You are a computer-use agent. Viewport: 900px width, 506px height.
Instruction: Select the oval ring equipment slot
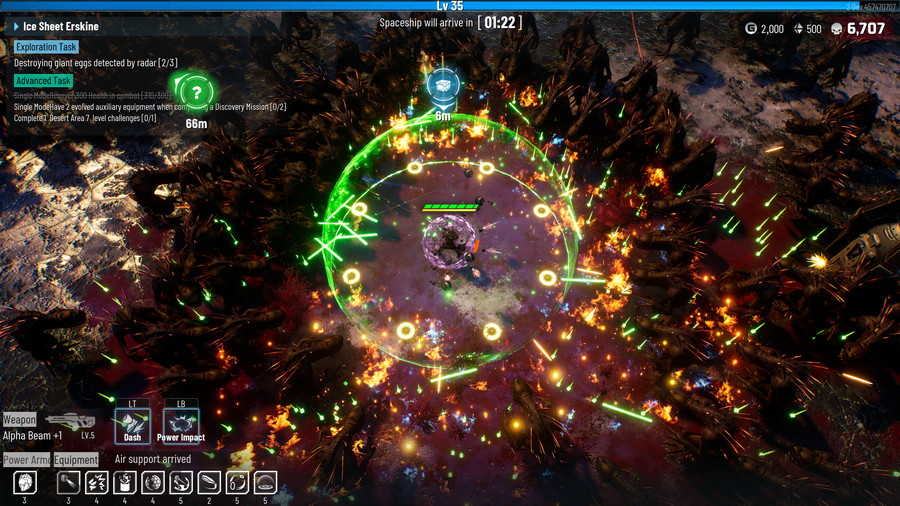(209, 483)
